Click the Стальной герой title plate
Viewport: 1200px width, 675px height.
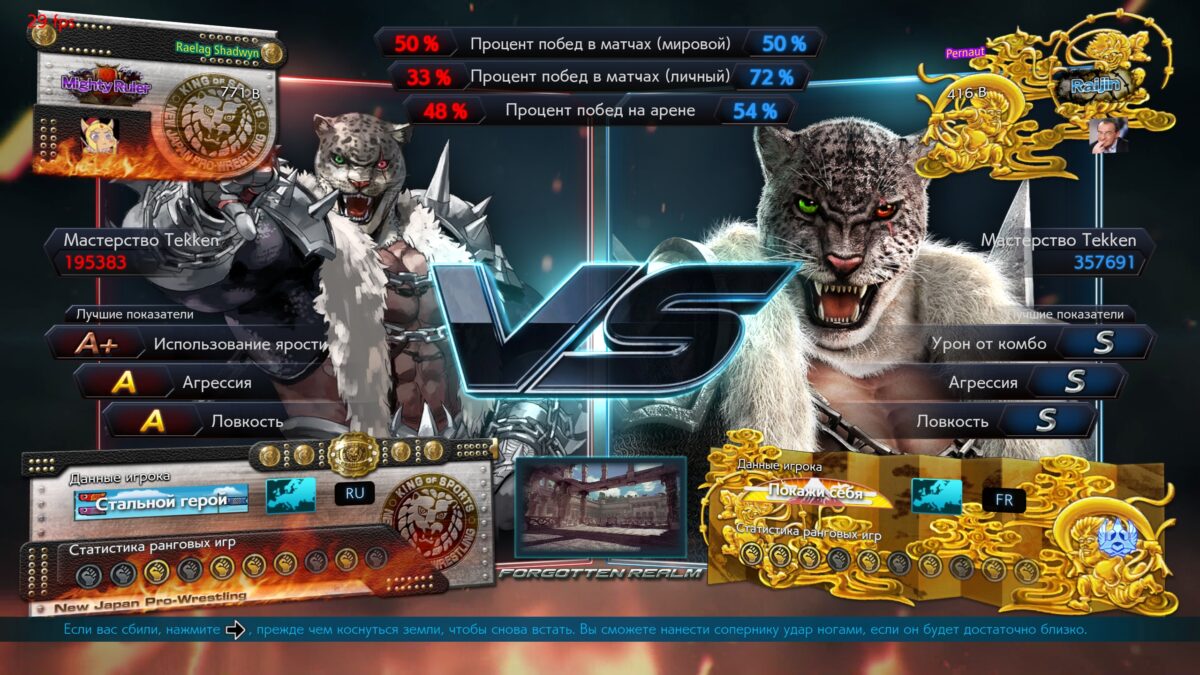coord(161,500)
